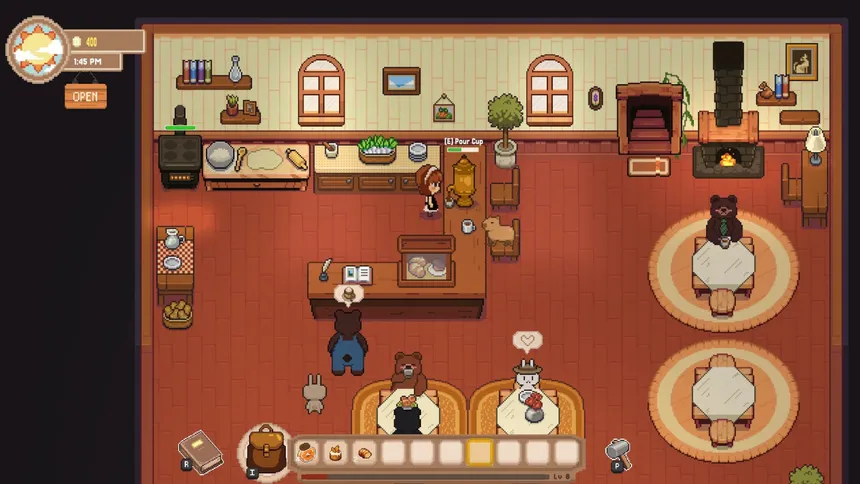The width and height of the screenshot is (860, 484).
Task: Click the highlighted yellow hotbar slot
Action: (x=480, y=453)
